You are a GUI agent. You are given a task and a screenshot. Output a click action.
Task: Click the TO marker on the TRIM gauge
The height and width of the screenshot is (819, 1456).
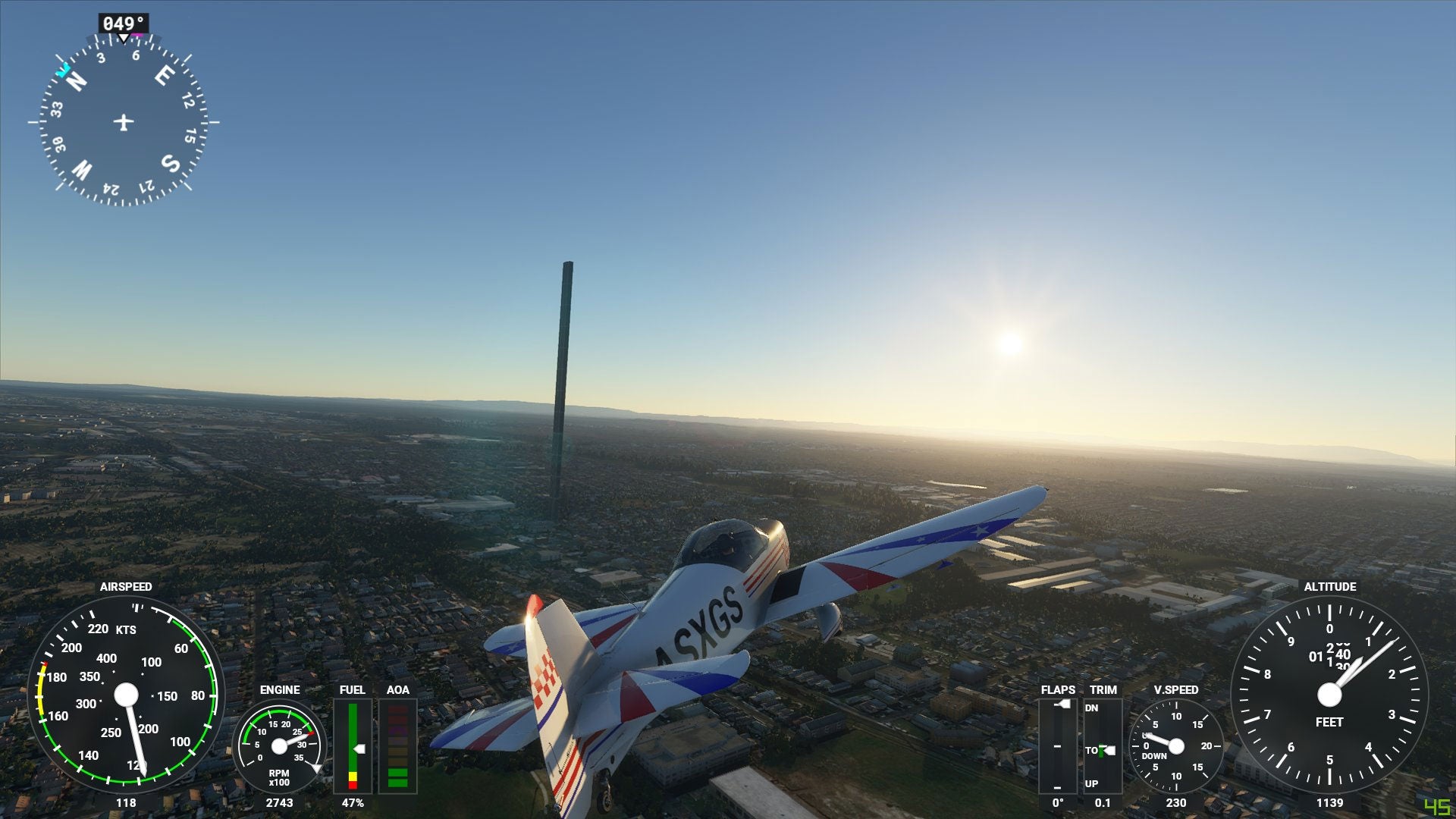coord(1093,749)
